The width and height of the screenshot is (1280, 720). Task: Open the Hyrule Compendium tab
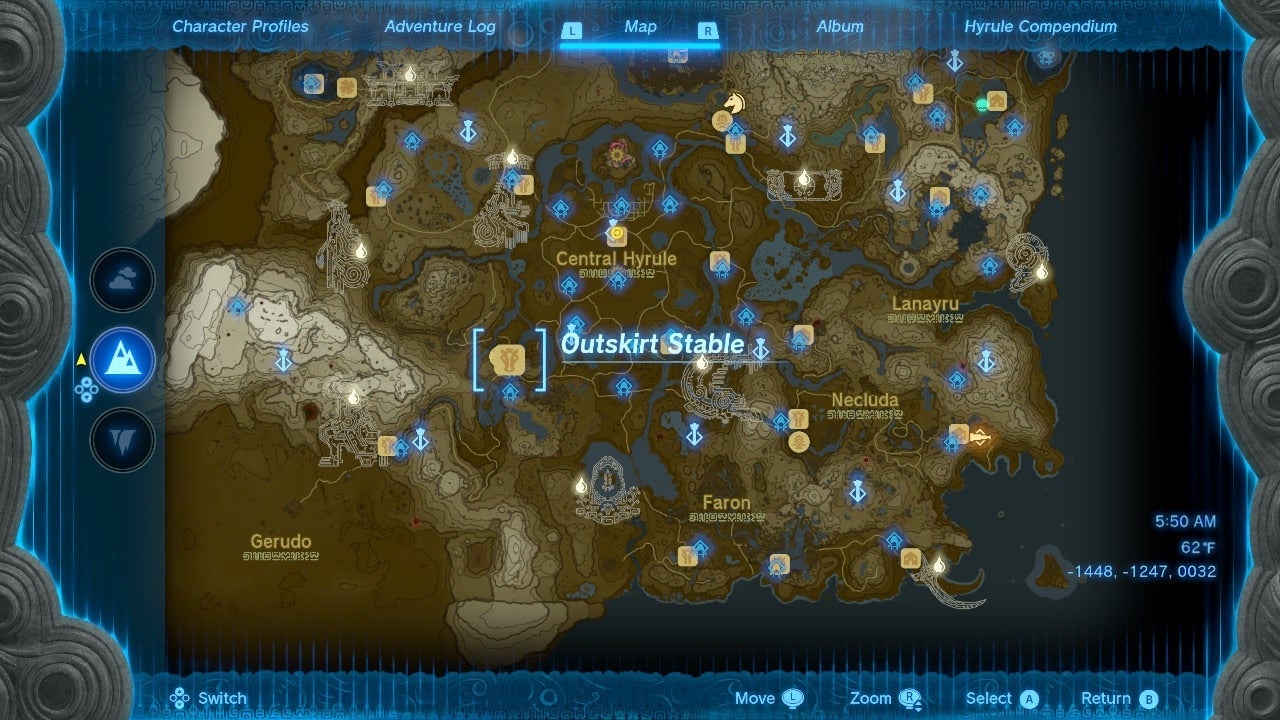pos(1040,27)
